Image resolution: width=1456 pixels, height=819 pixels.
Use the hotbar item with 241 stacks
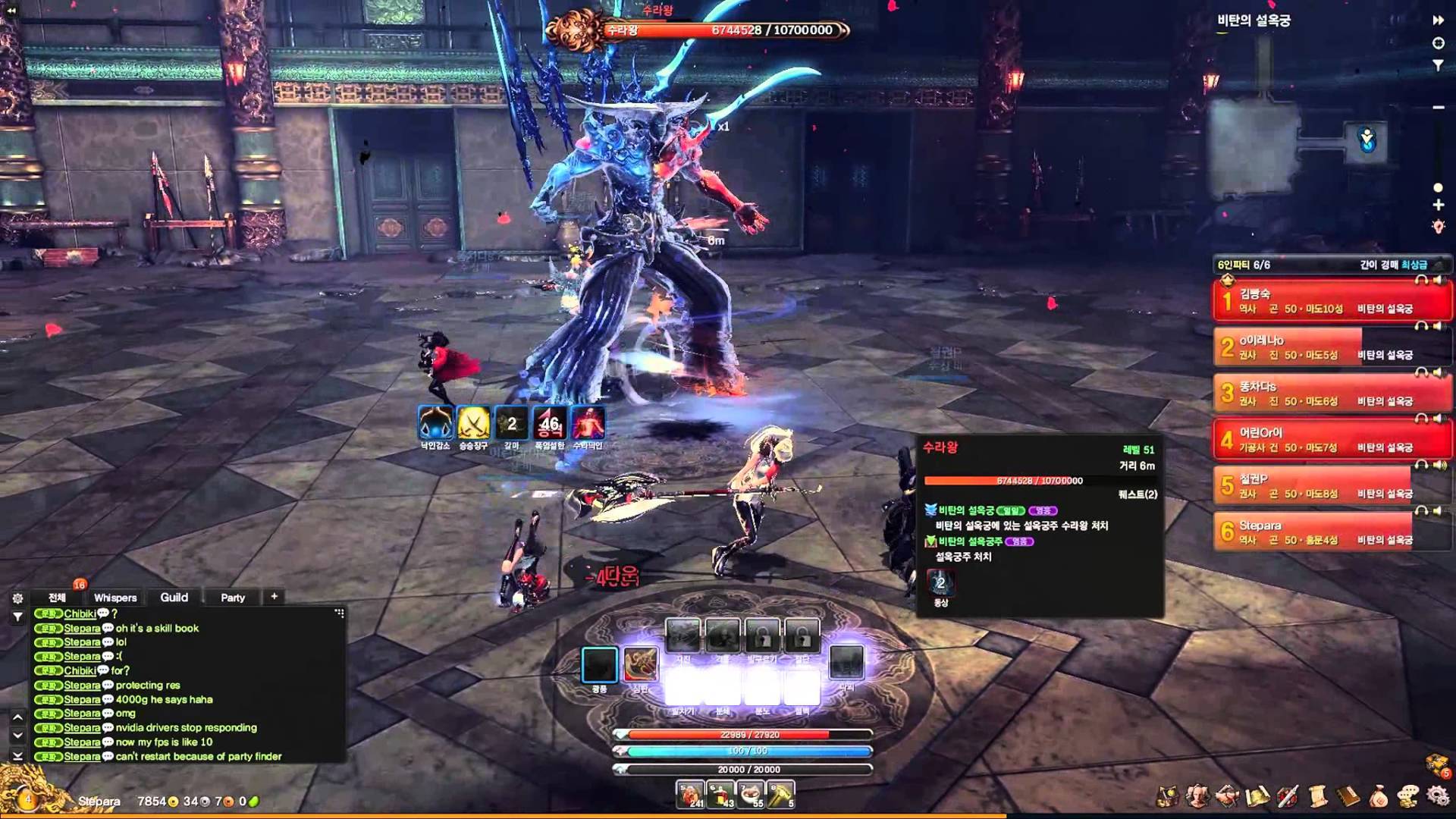coord(690,794)
